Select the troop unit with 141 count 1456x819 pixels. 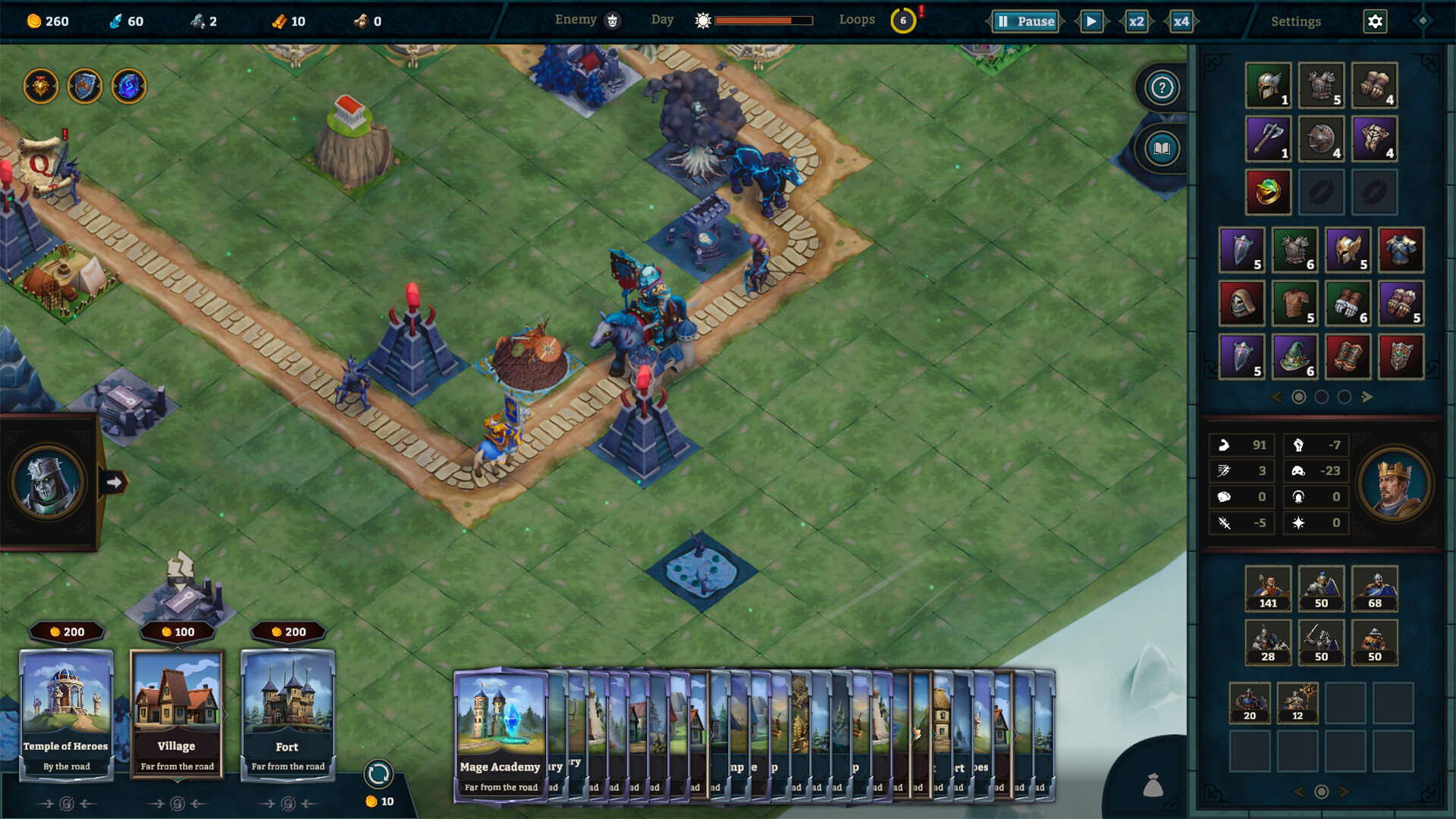[1268, 588]
